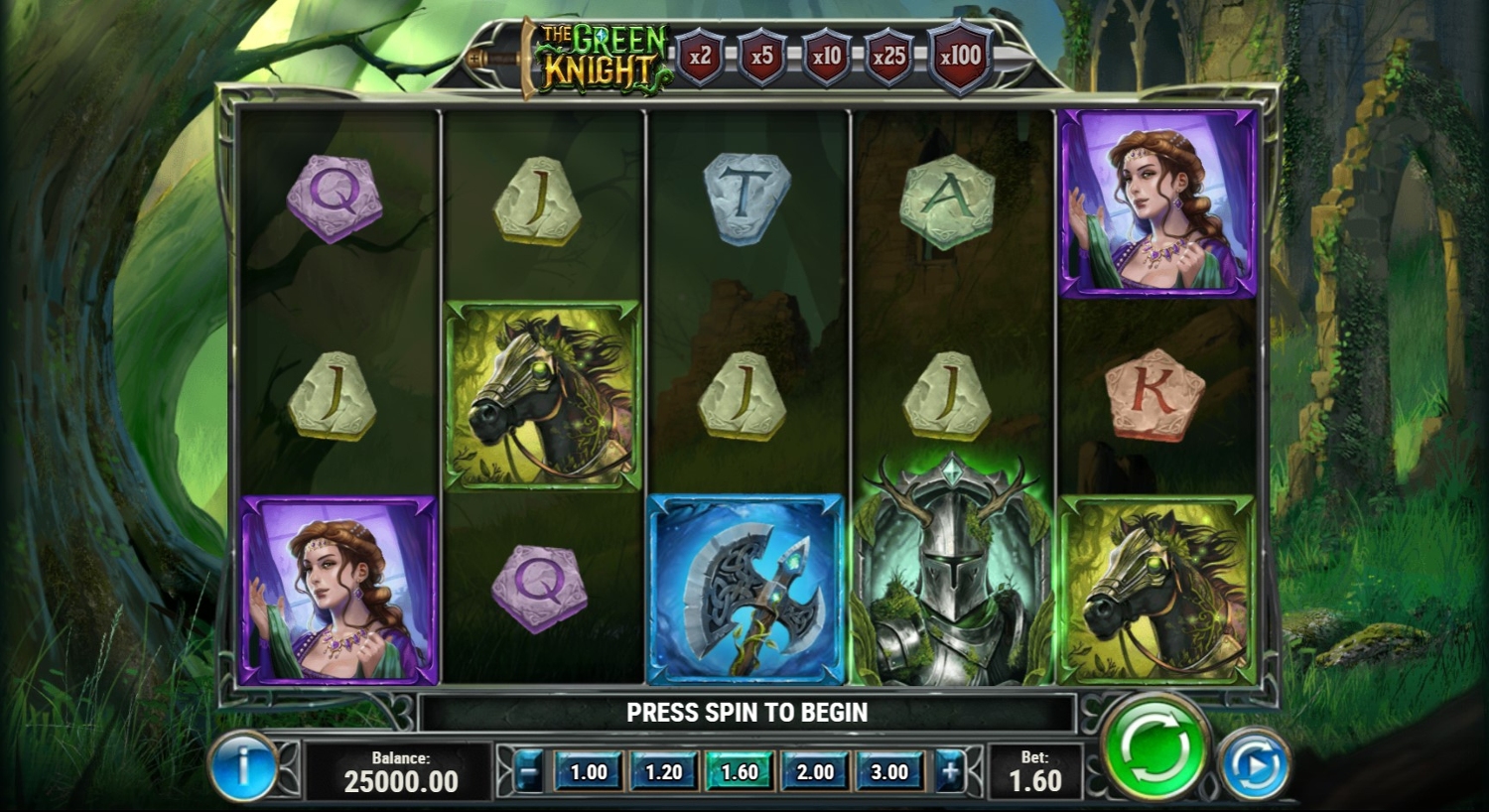Switch the bet to 3.00

(889, 771)
